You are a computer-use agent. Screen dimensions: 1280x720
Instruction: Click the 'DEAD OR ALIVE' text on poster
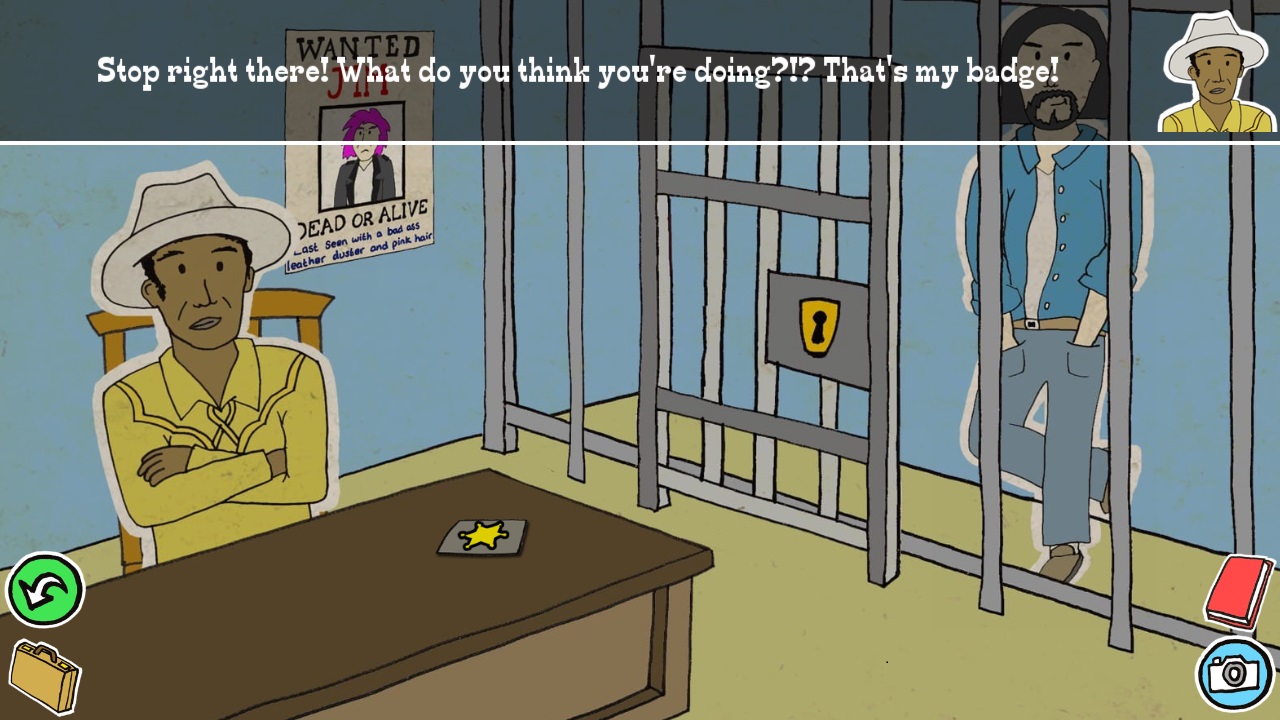pos(360,216)
